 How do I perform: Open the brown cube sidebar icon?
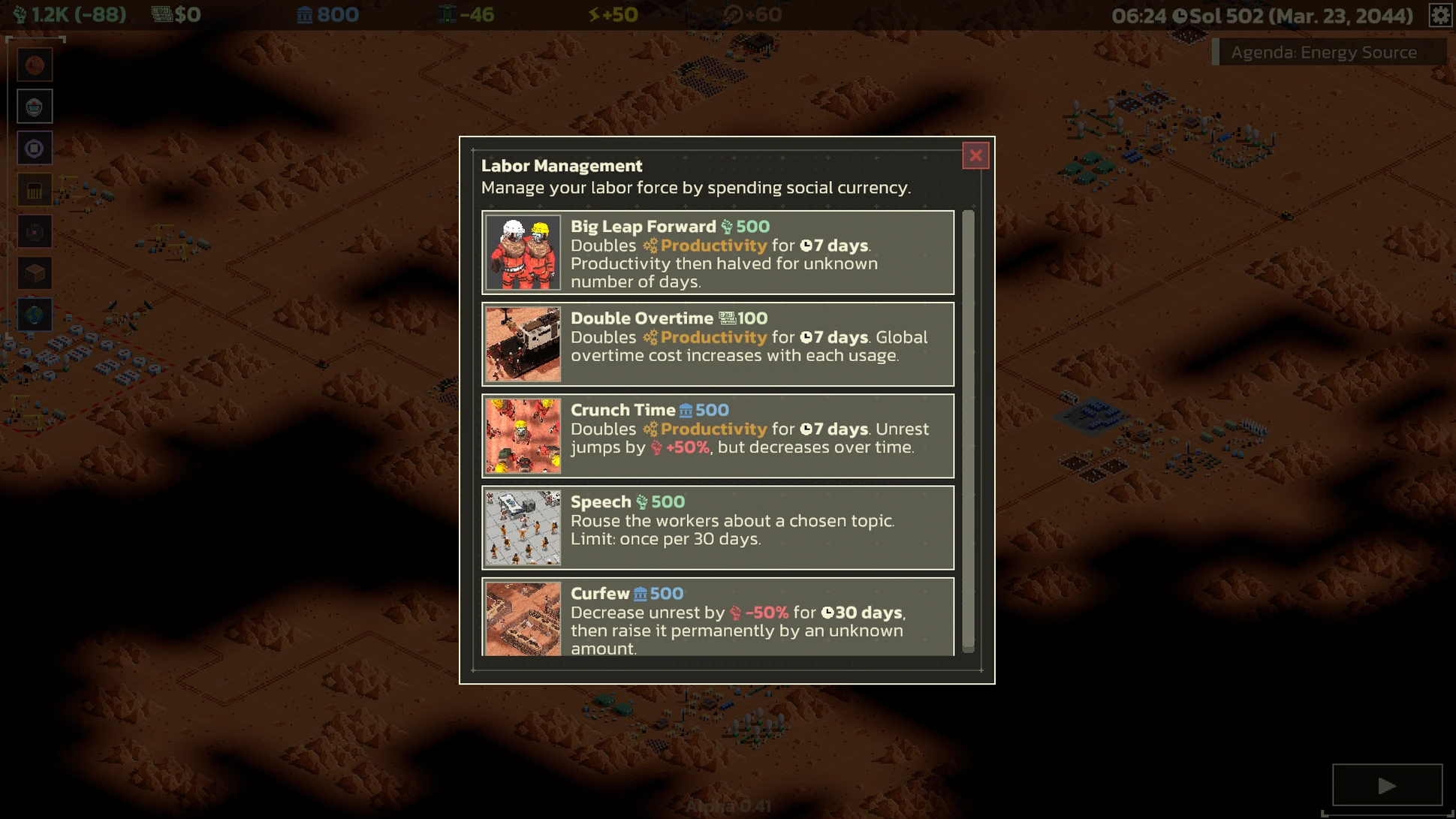coord(35,274)
